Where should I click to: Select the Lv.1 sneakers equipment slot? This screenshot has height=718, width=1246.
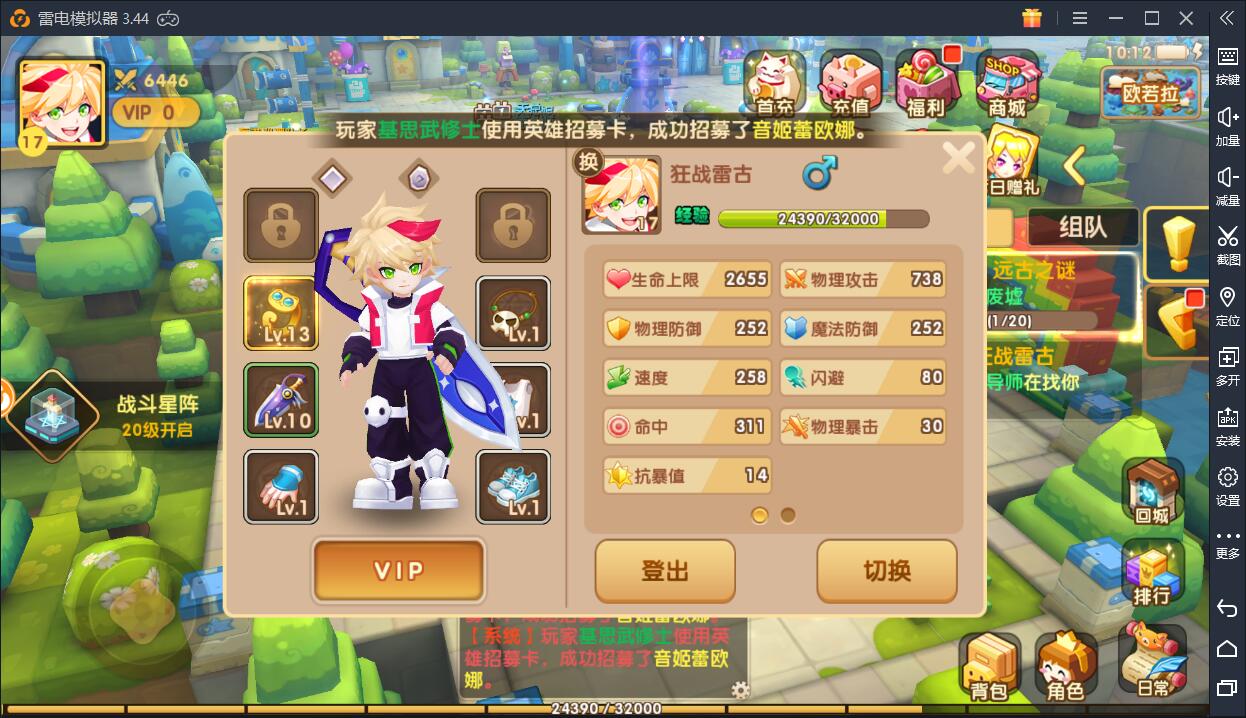pyautogui.click(x=513, y=486)
